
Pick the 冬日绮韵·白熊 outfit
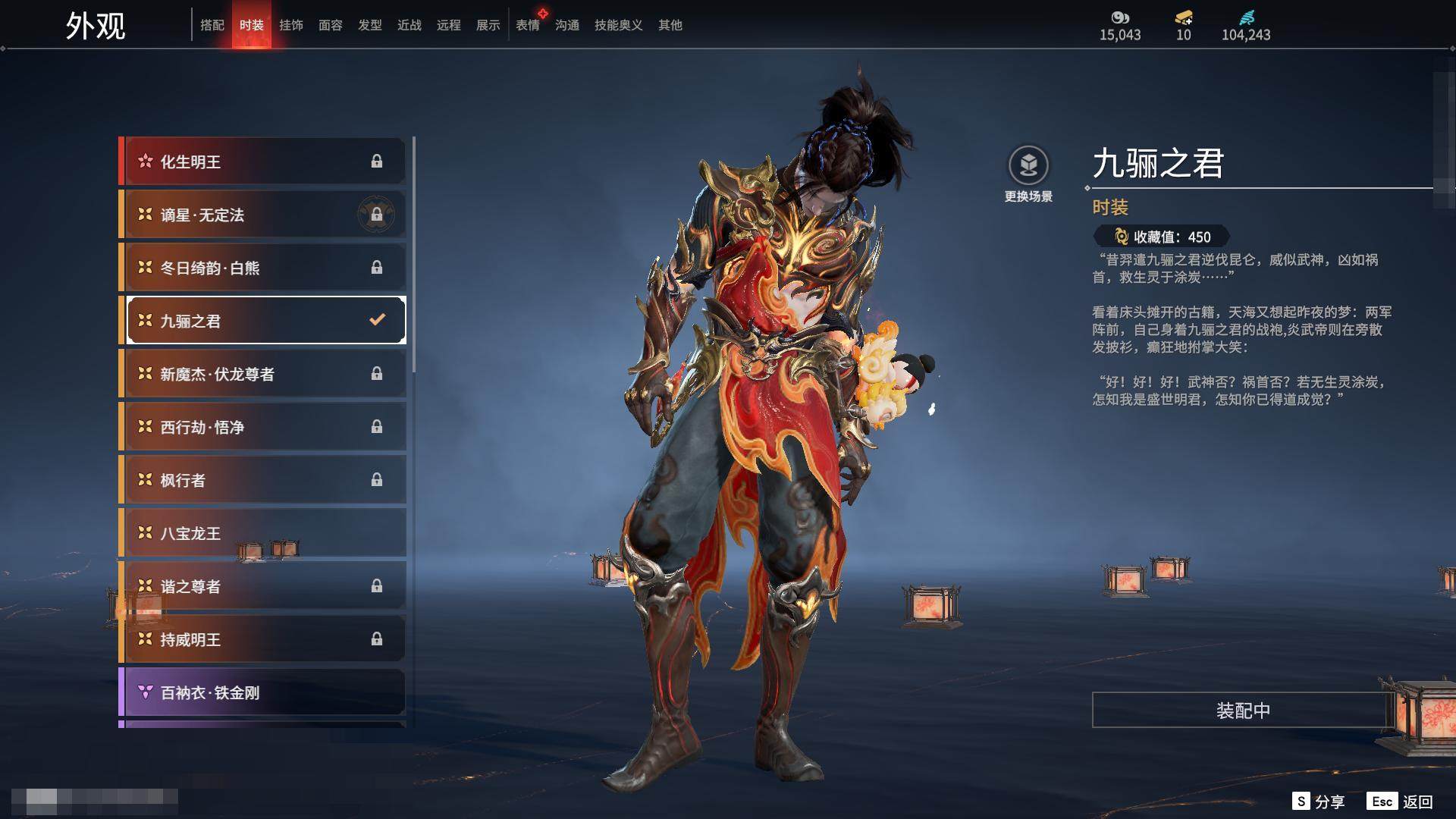(262, 268)
